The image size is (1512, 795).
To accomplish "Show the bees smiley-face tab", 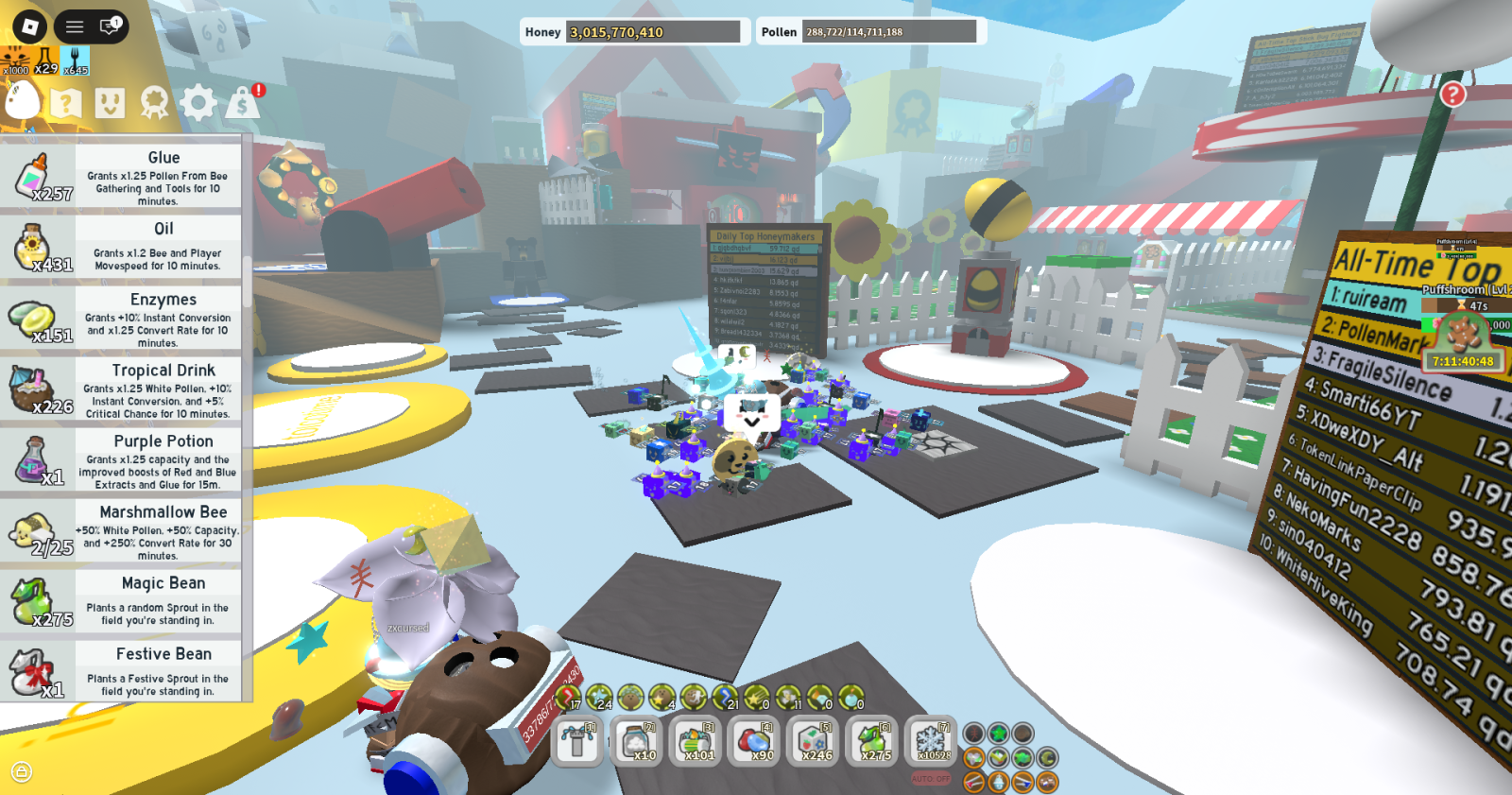I will (x=110, y=102).
